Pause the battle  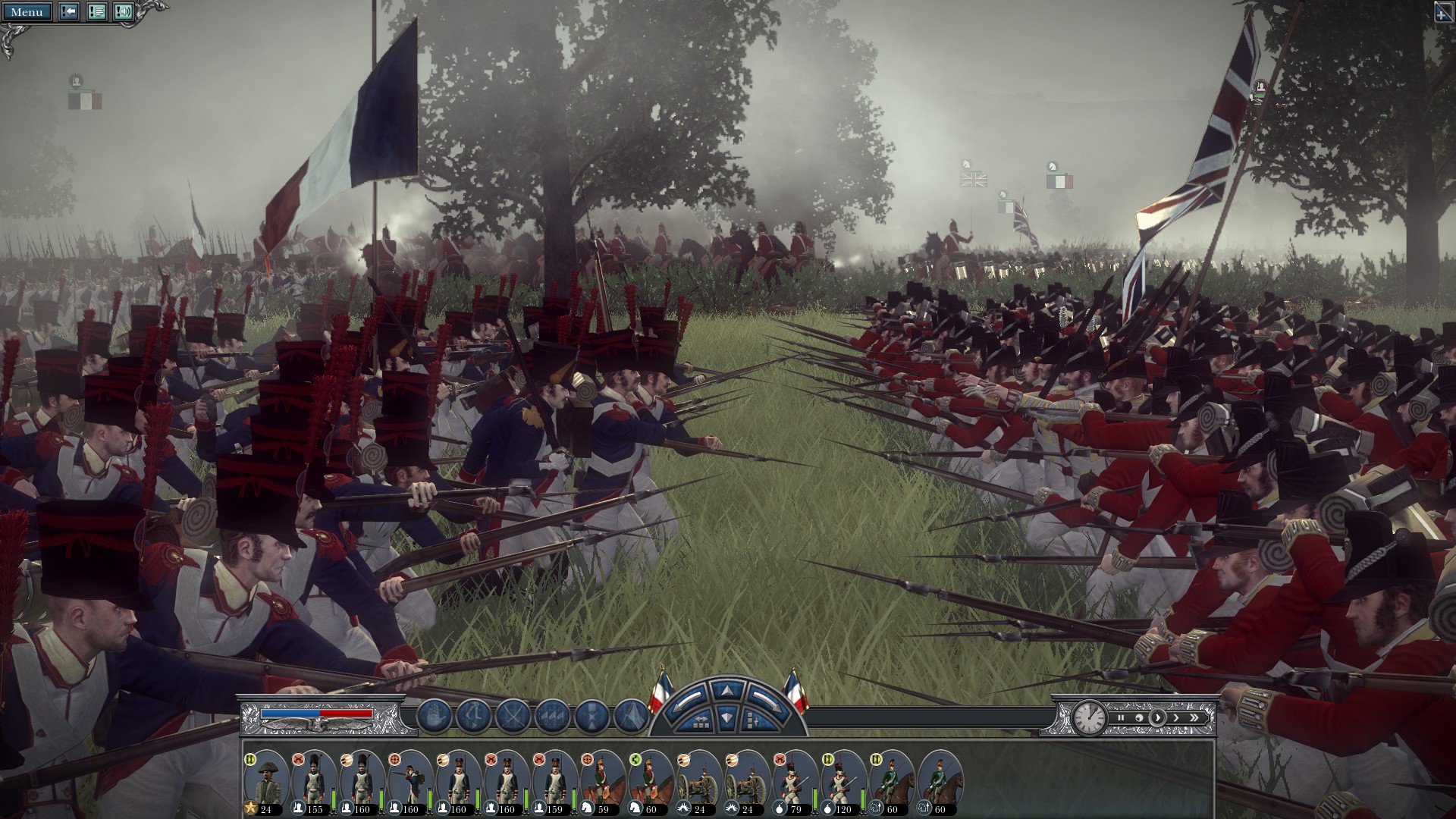coord(1121,717)
